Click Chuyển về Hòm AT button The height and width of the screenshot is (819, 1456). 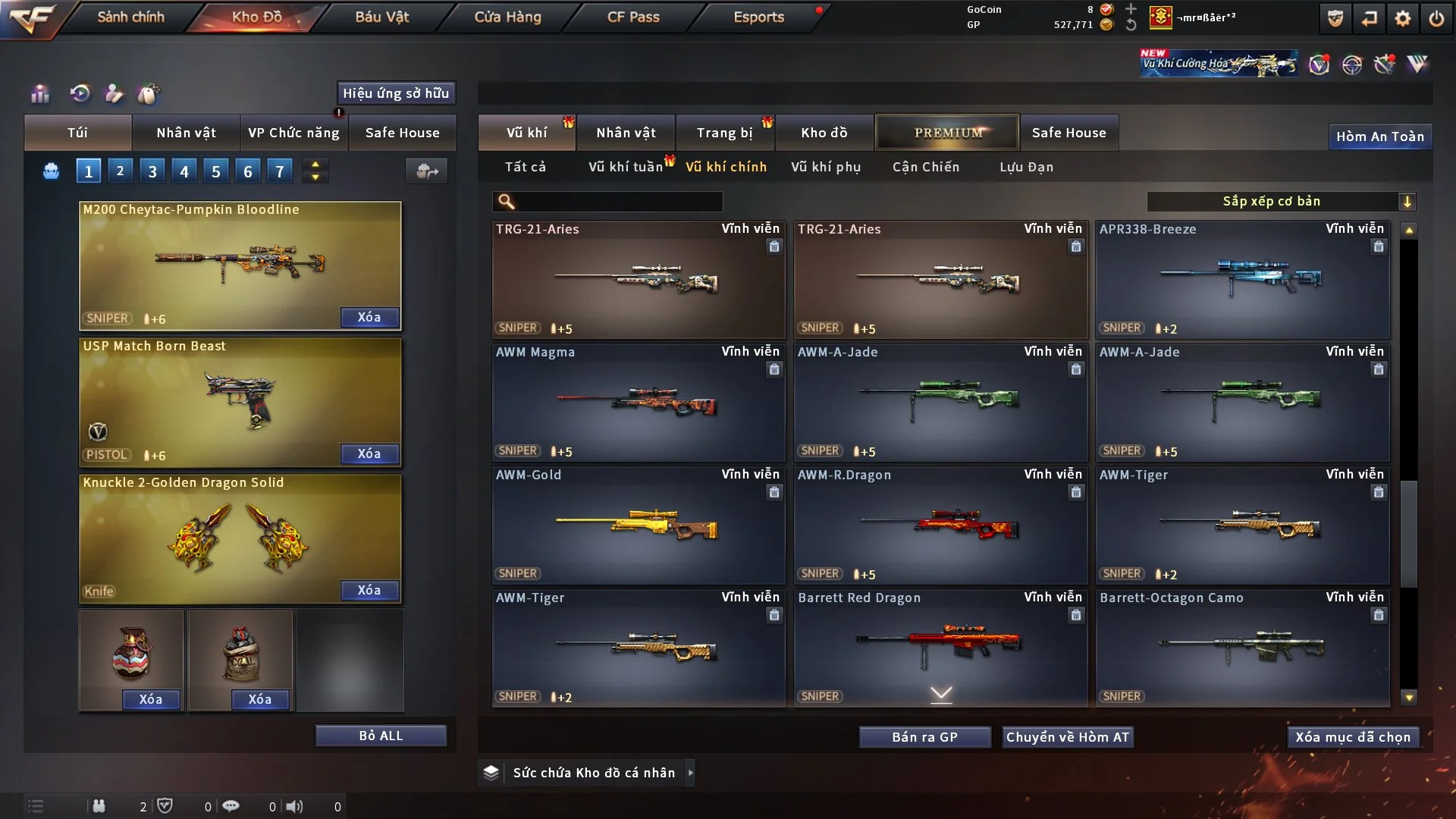[1067, 737]
